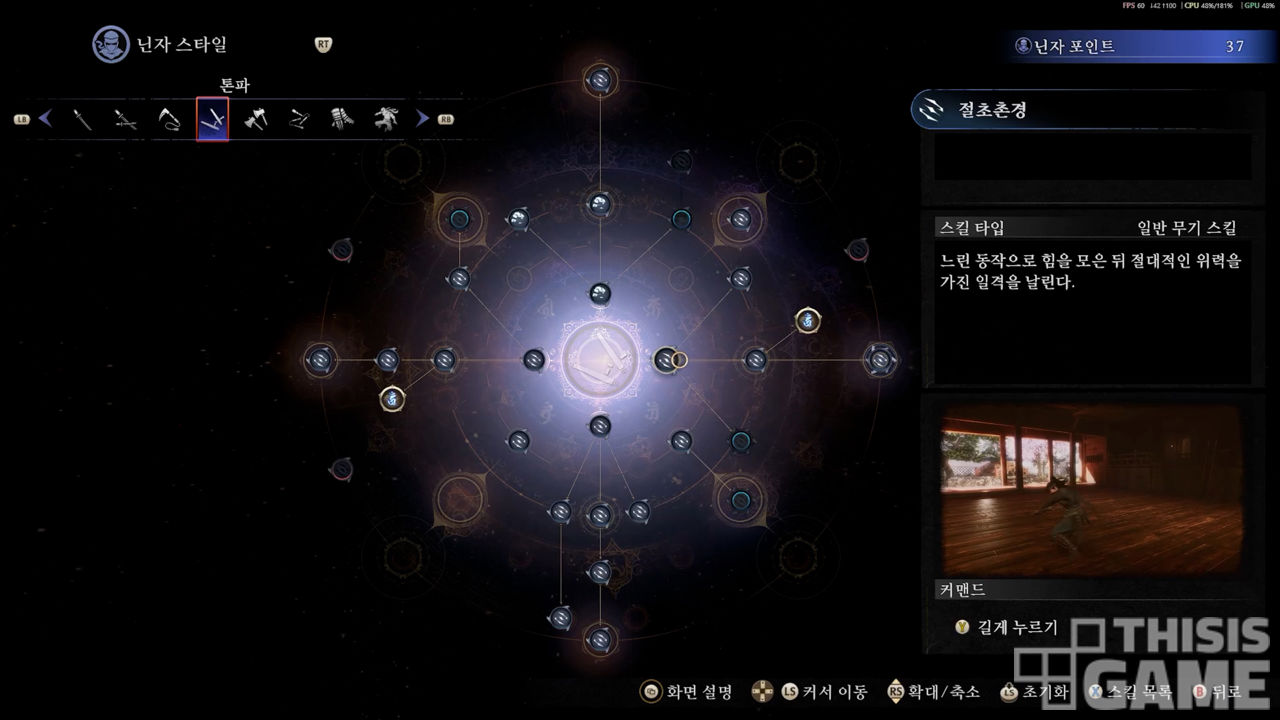Viewport: 1280px width, 720px height.
Task: Pick the skill node marked by the cursor ring
Action: pos(666,359)
